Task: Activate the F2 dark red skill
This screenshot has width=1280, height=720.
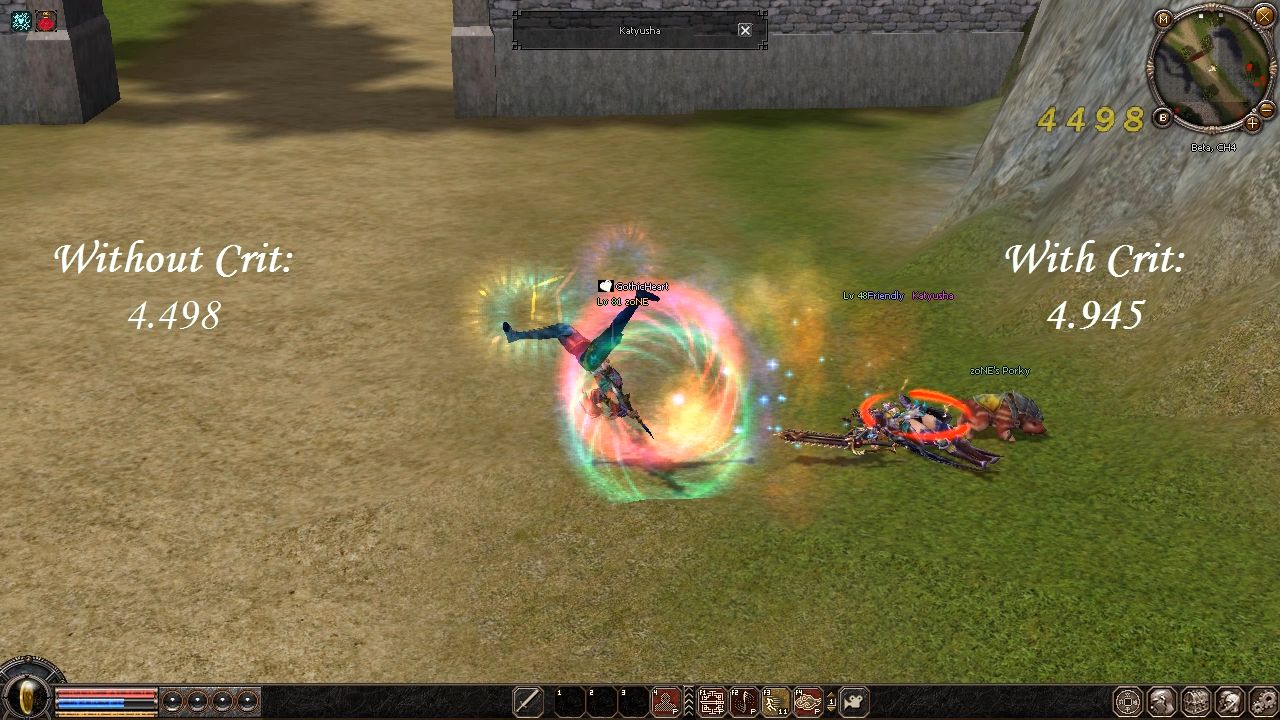Action: 743,701
